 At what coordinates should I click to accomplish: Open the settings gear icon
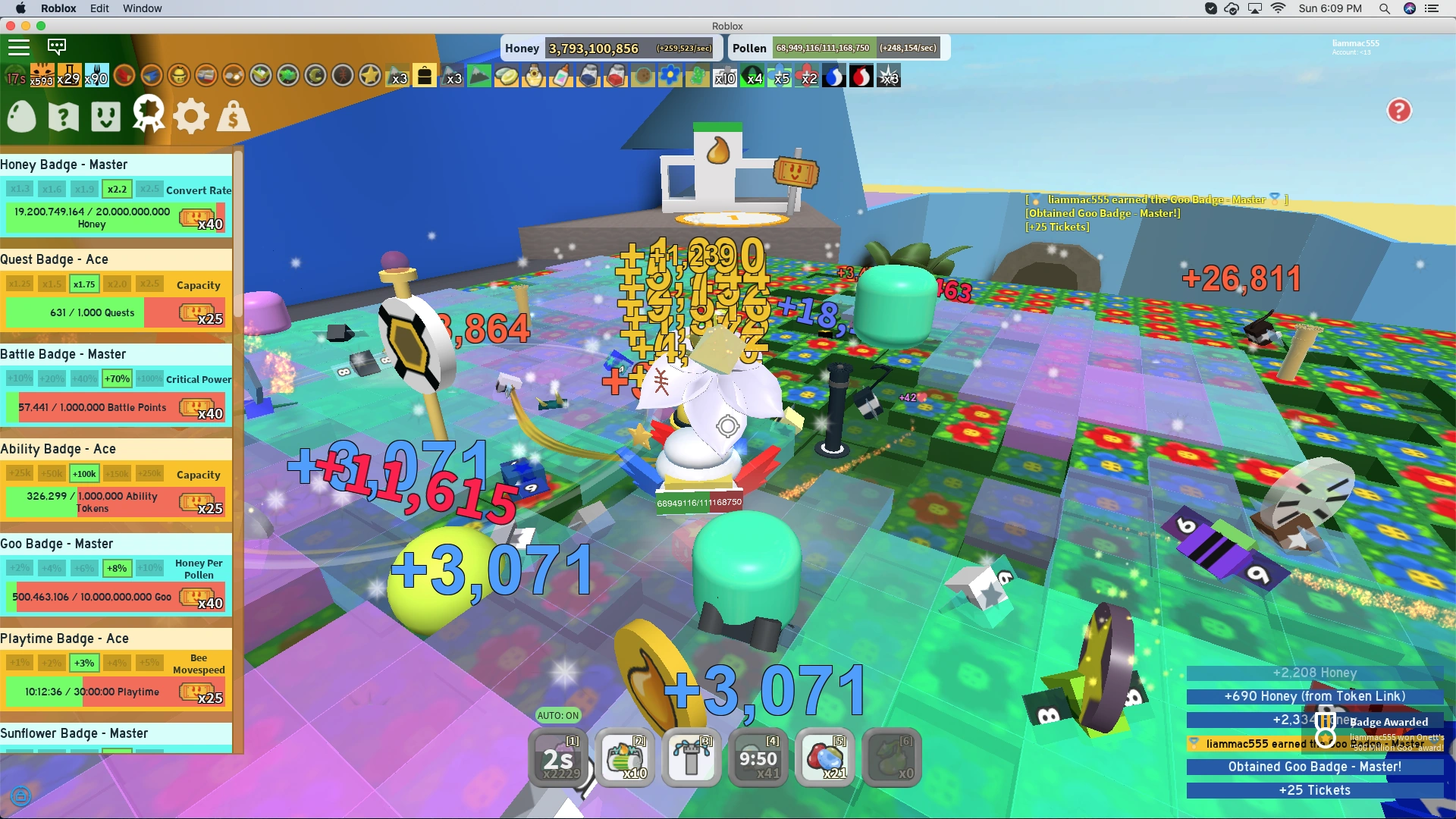point(190,115)
